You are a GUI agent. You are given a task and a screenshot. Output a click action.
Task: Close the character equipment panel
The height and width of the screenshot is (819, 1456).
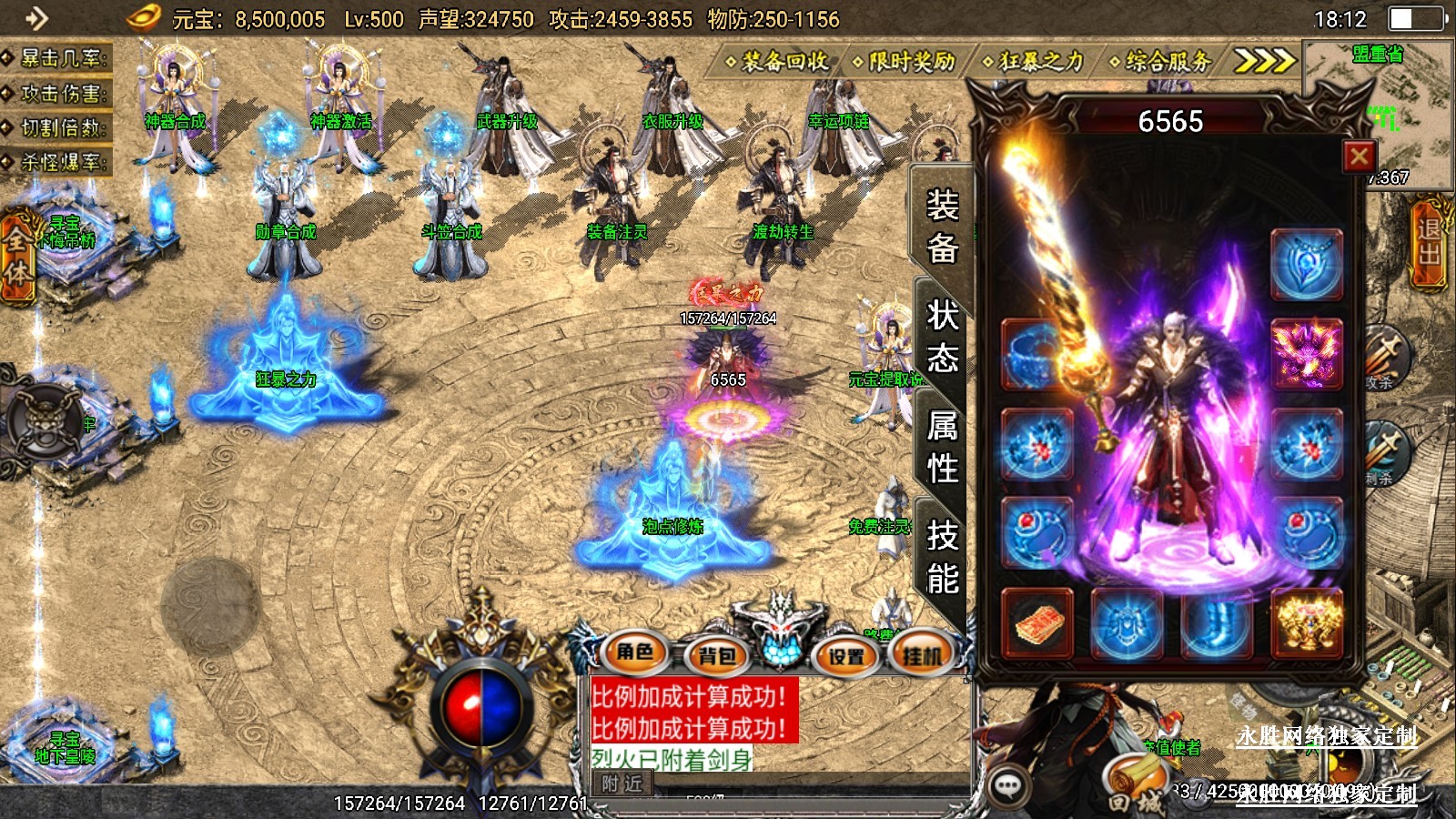(1360, 157)
